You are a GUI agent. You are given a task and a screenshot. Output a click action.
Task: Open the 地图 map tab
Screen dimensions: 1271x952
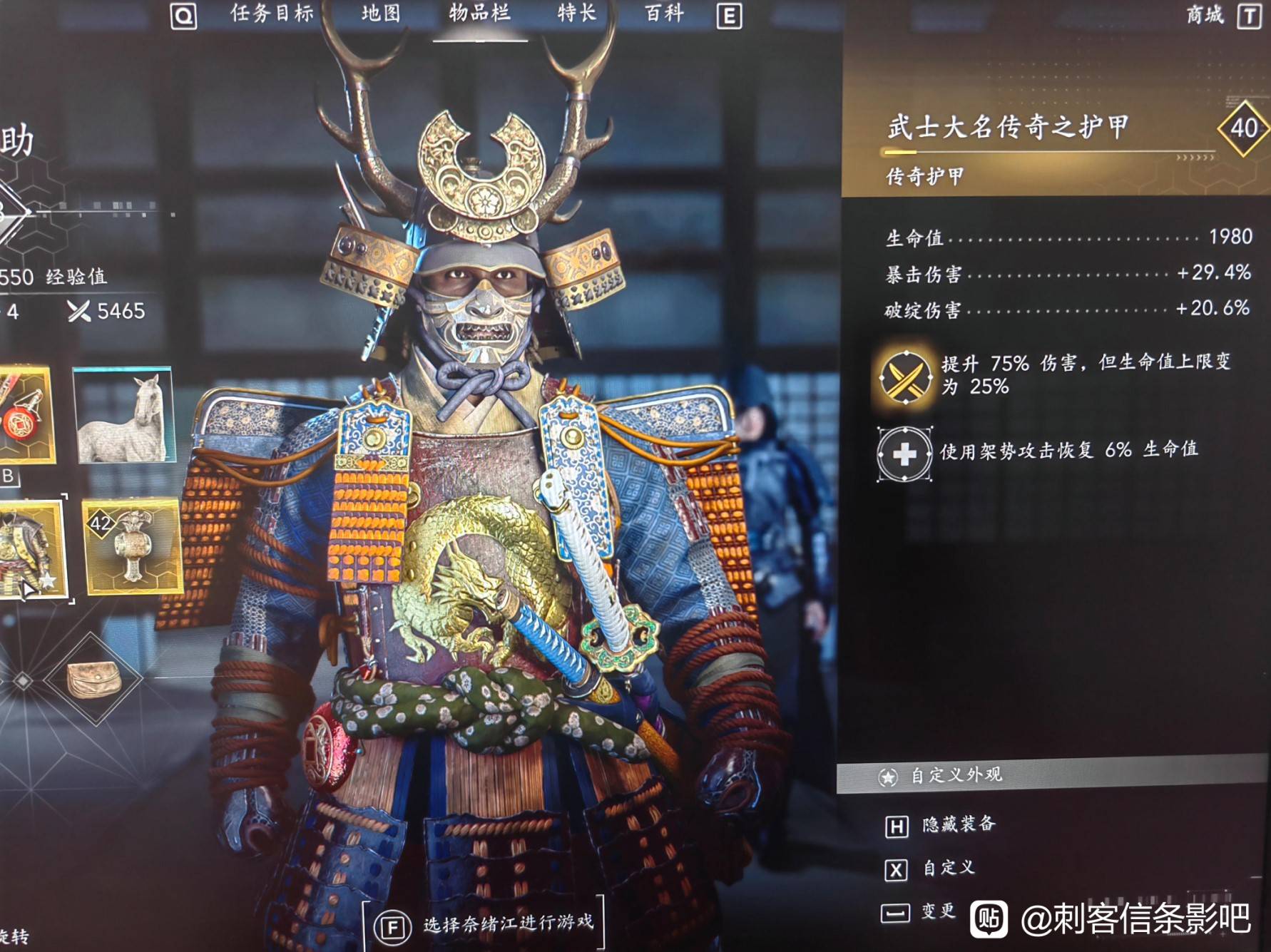[x=379, y=13]
